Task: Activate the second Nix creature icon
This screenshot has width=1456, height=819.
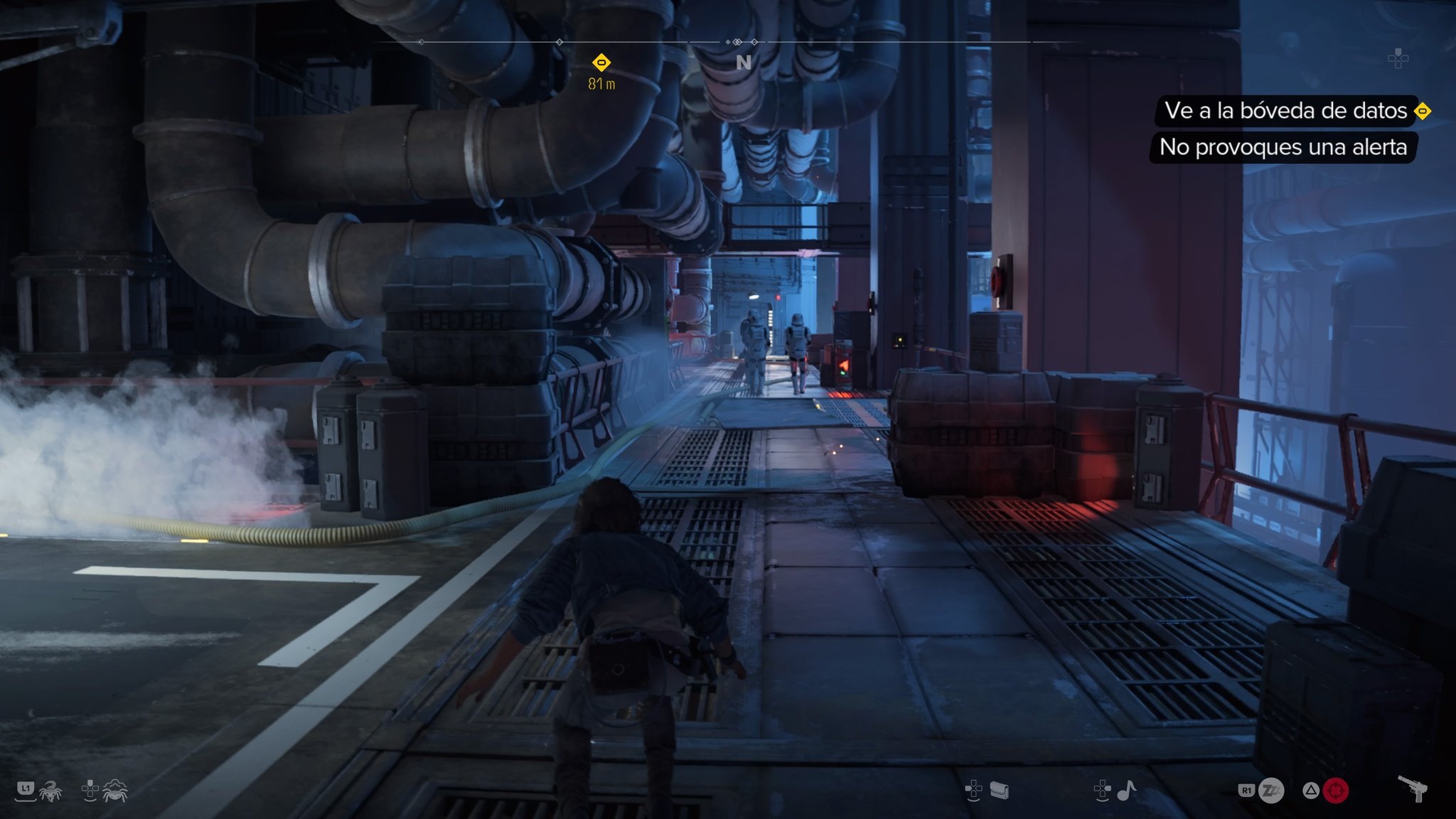Action: (114, 791)
